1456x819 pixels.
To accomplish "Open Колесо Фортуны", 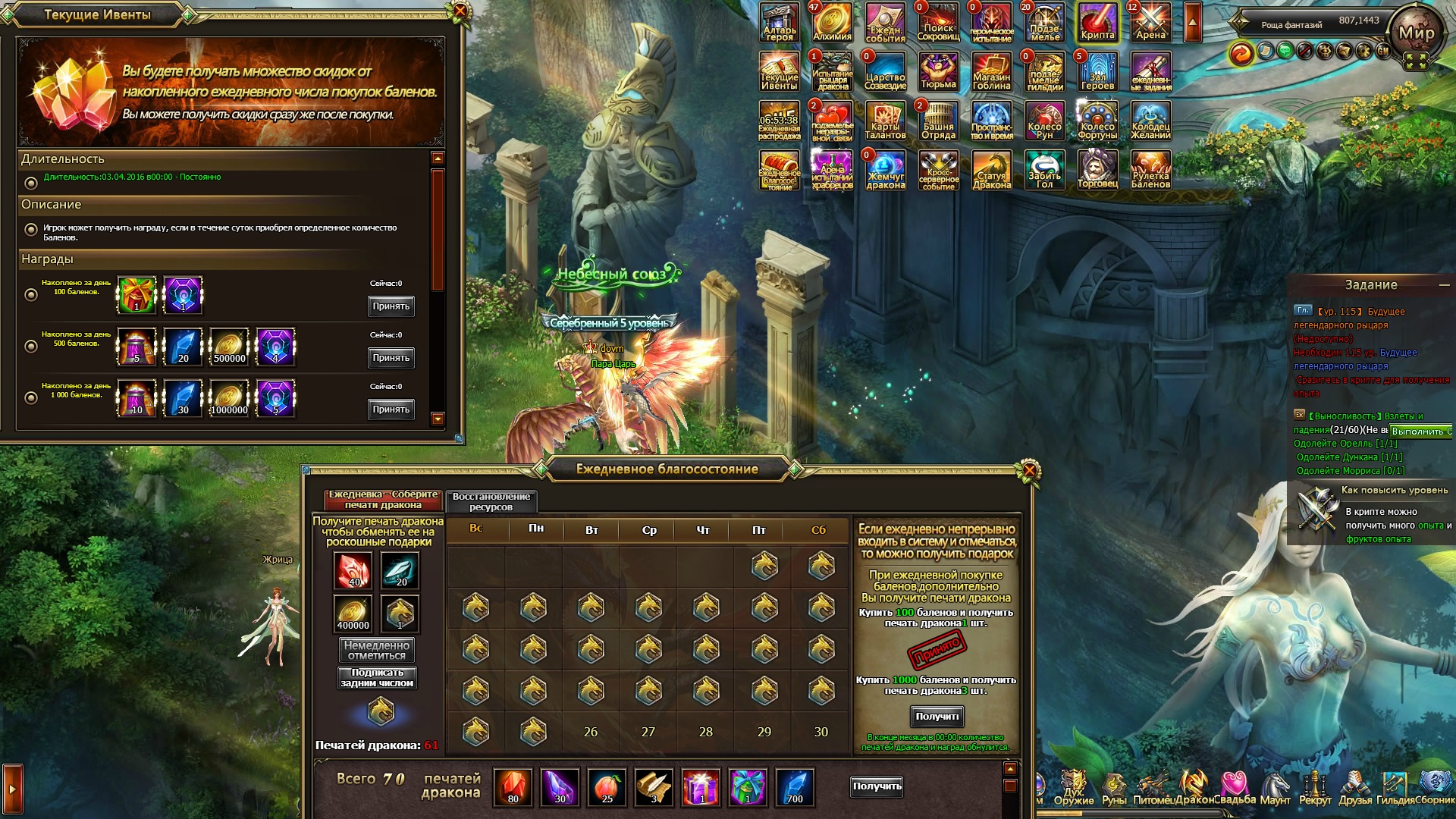I will point(1097,121).
